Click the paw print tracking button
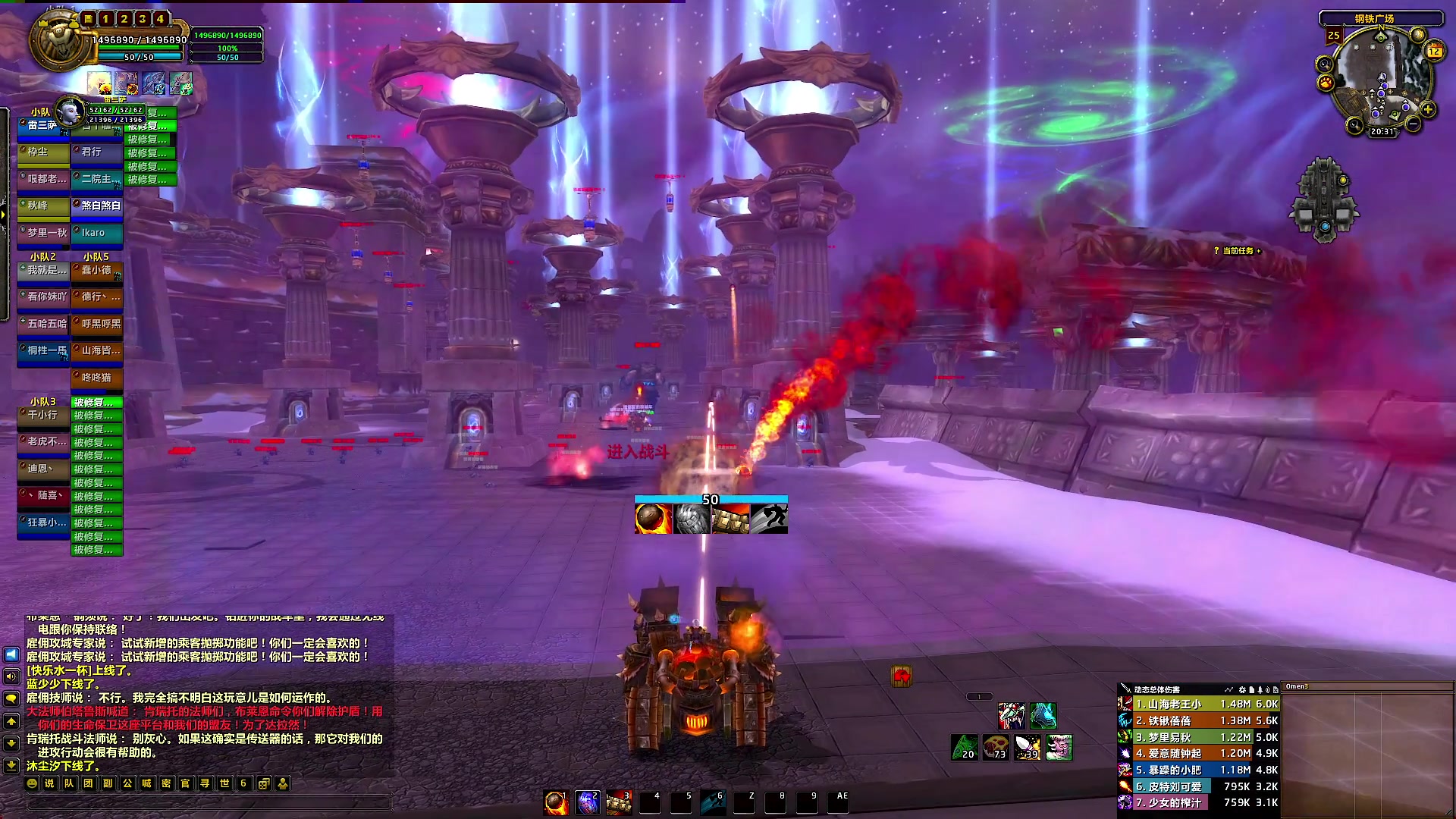 tap(1326, 83)
